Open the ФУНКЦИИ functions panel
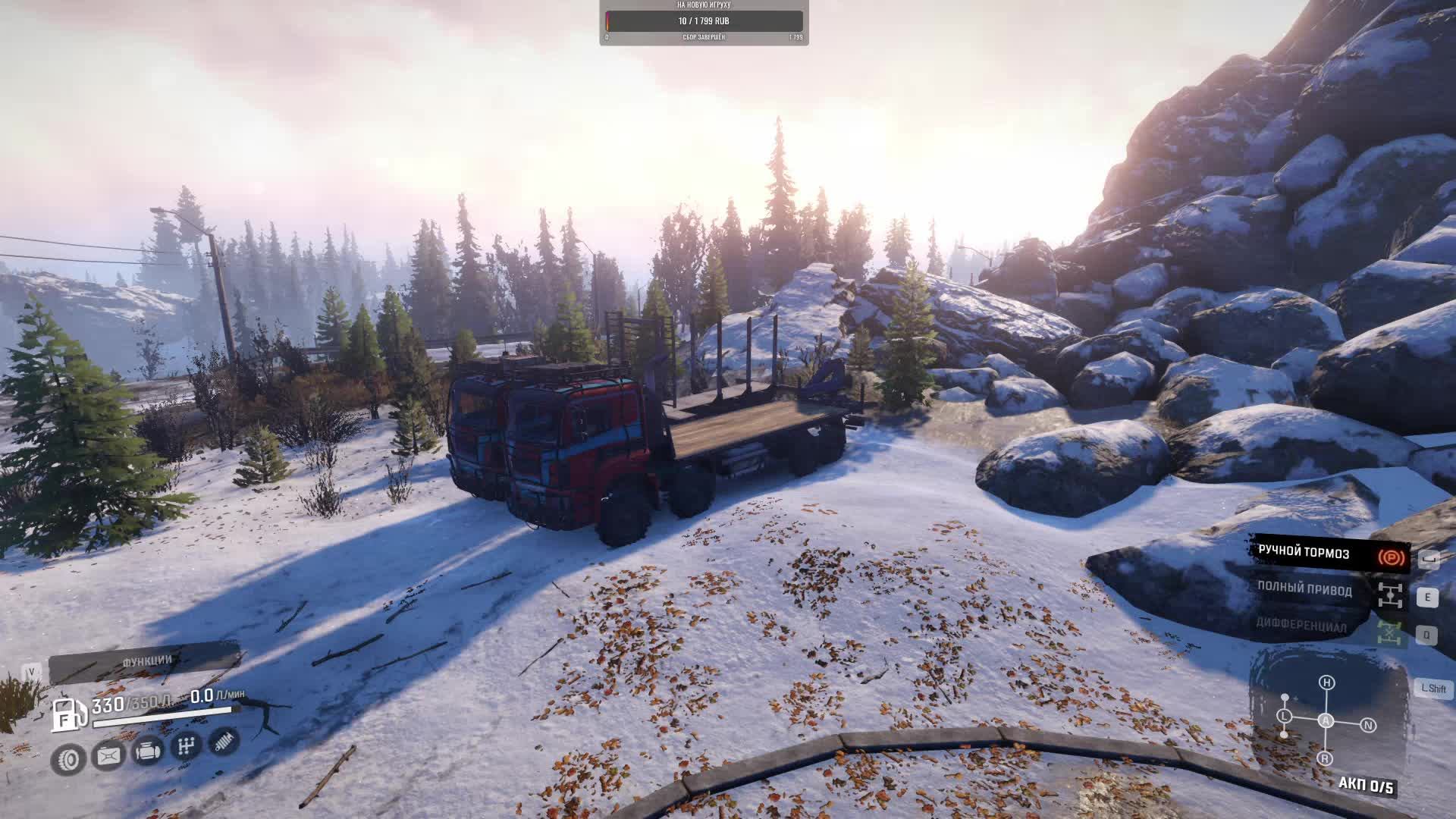 click(x=146, y=662)
